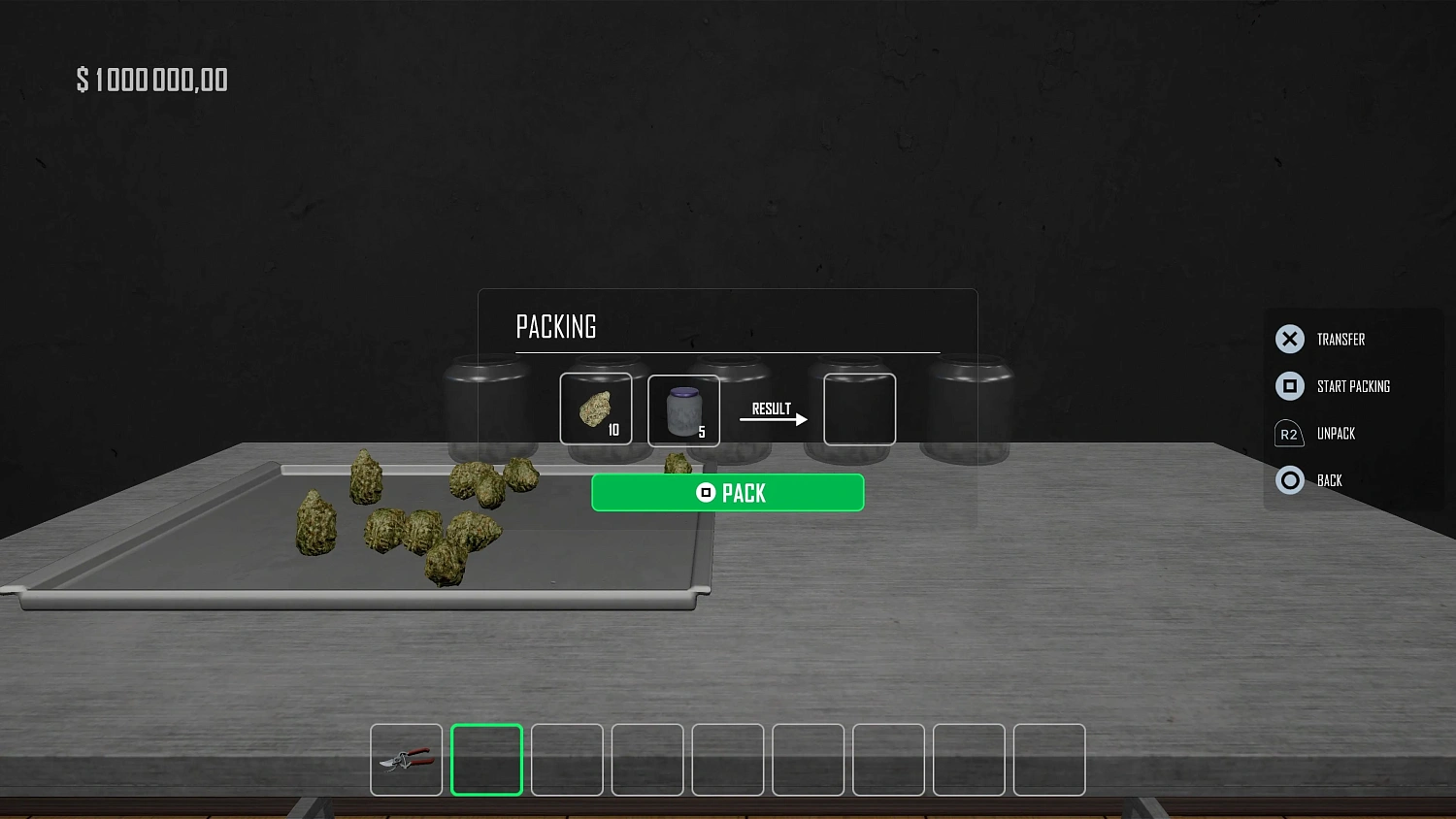Image resolution: width=1456 pixels, height=819 pixels.
Task: Click the X Transfer button icon
Action: click(1289, 339)
